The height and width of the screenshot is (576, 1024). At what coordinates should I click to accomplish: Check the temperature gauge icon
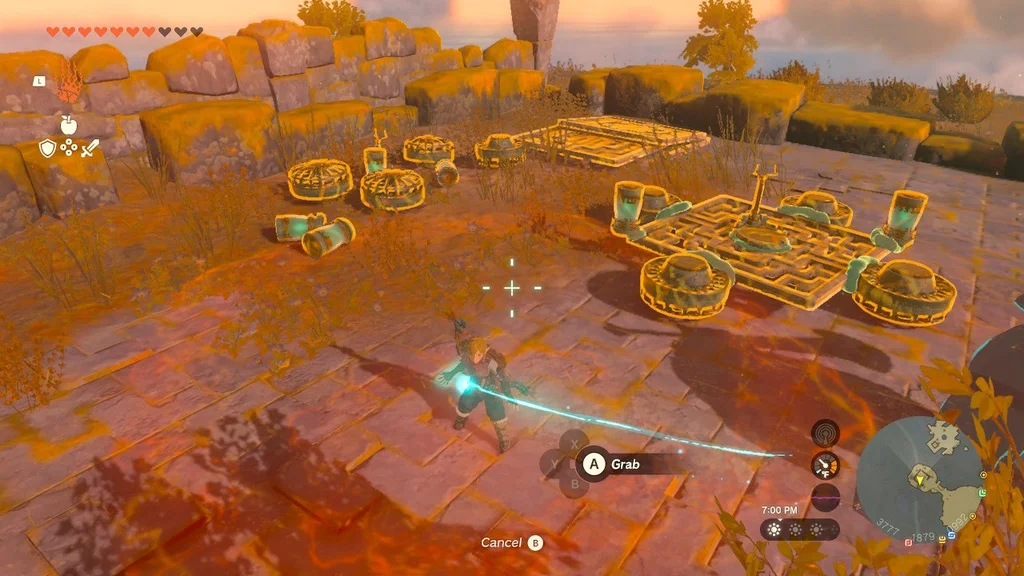coord(825,465)
